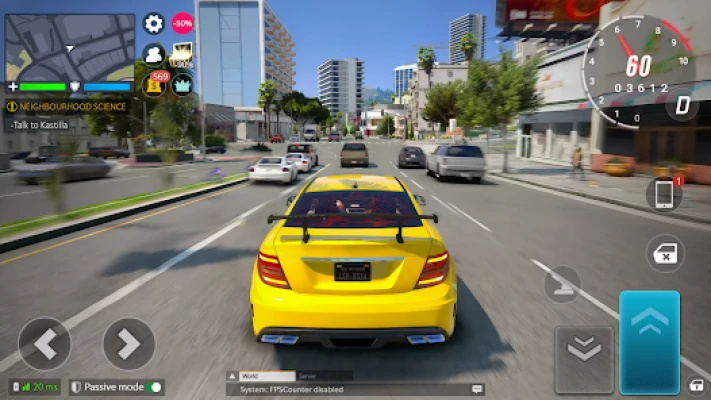Open the glowing treasure chest reward
Image resolution: width=711 pixels, height=400 pixels.
point(182,55)
